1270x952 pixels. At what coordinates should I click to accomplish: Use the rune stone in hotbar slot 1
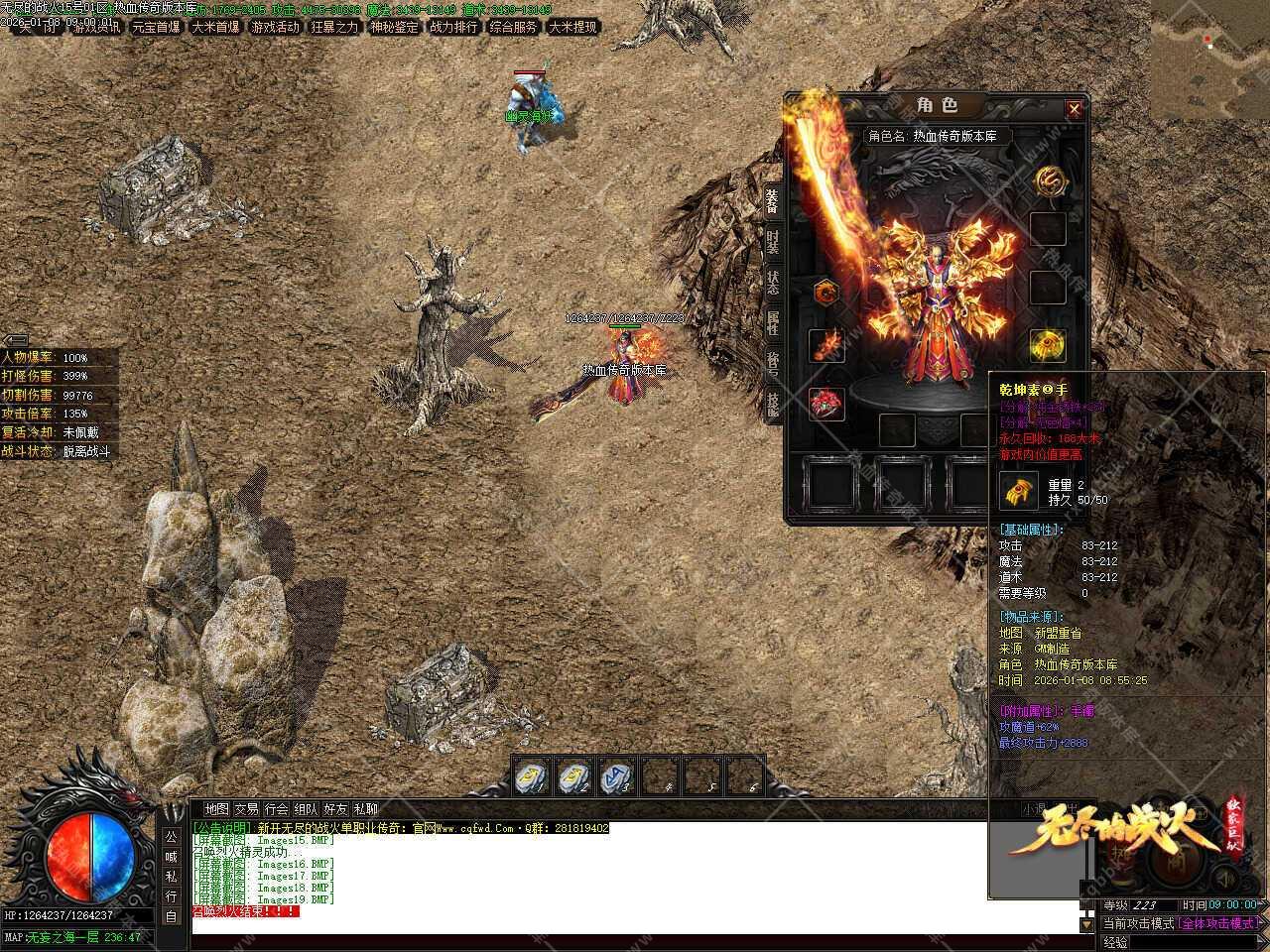point(533,776)
